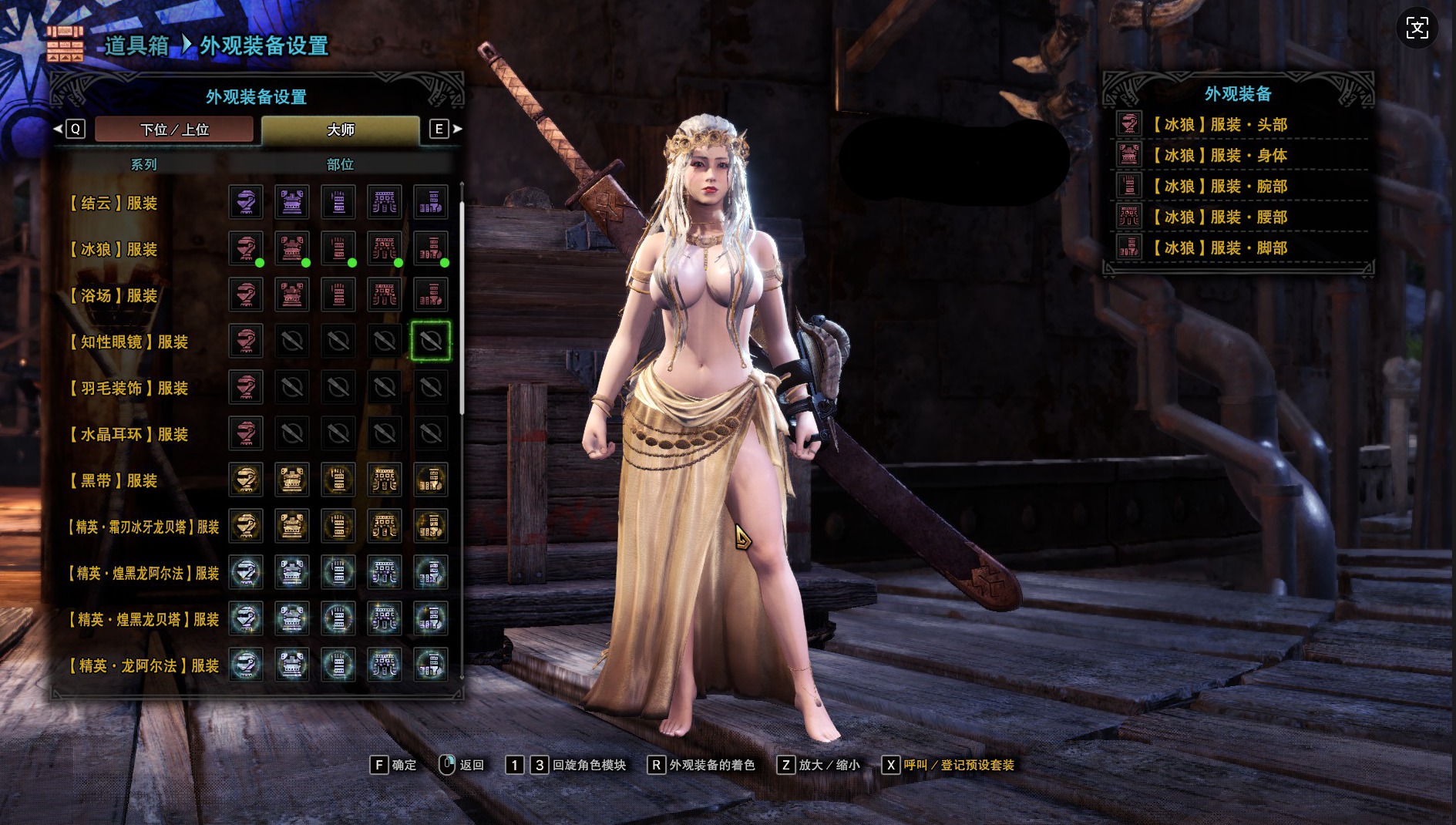Pick the 浴场 outfit arm piece icon
Screen dimensions: 1456x825
tap(338, 295)
